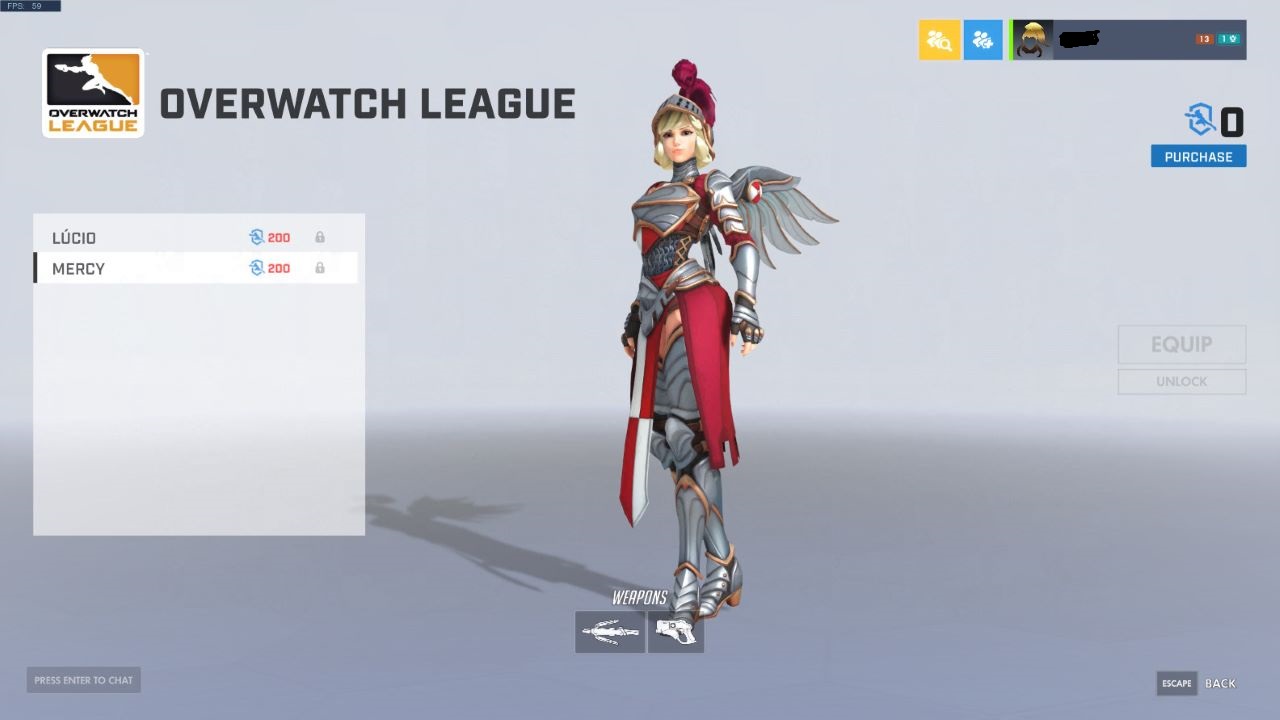This screenshot has width=1280, height=720.
Task: Select the Caduceus Staff weapon preview
Action: click(x=609, y=631)
